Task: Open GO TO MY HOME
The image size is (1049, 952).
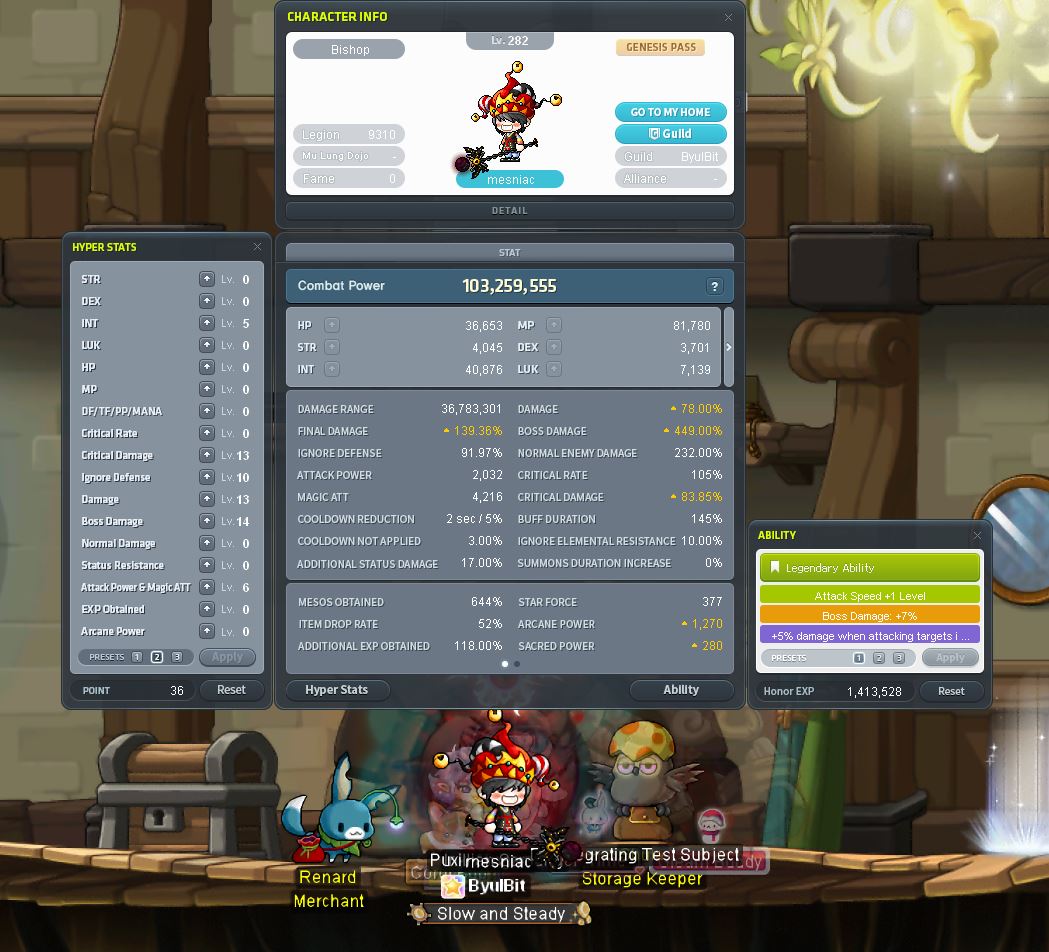Action: point(670,112)
